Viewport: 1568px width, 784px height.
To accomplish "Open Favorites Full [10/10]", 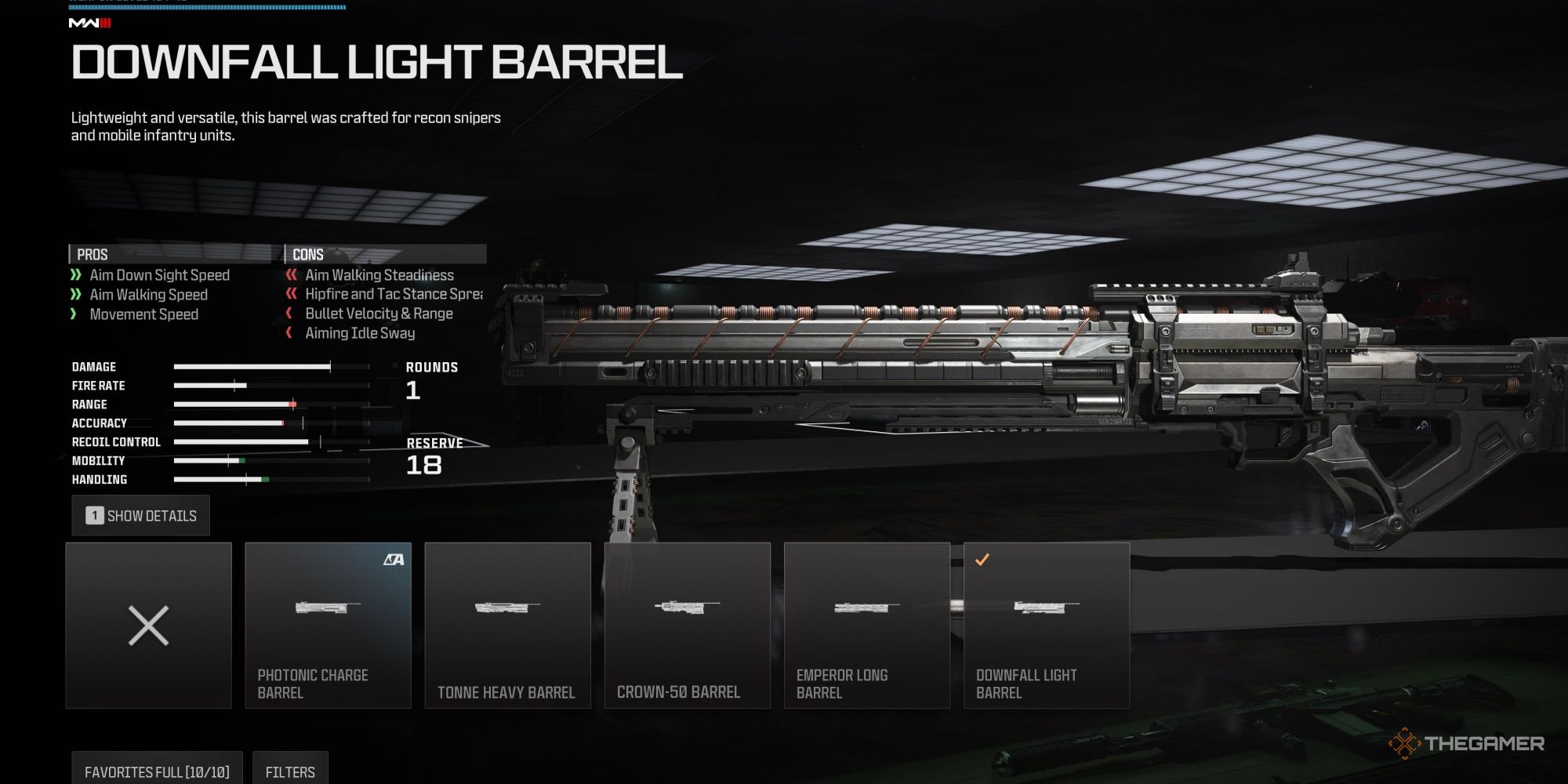I will (155, 770).
